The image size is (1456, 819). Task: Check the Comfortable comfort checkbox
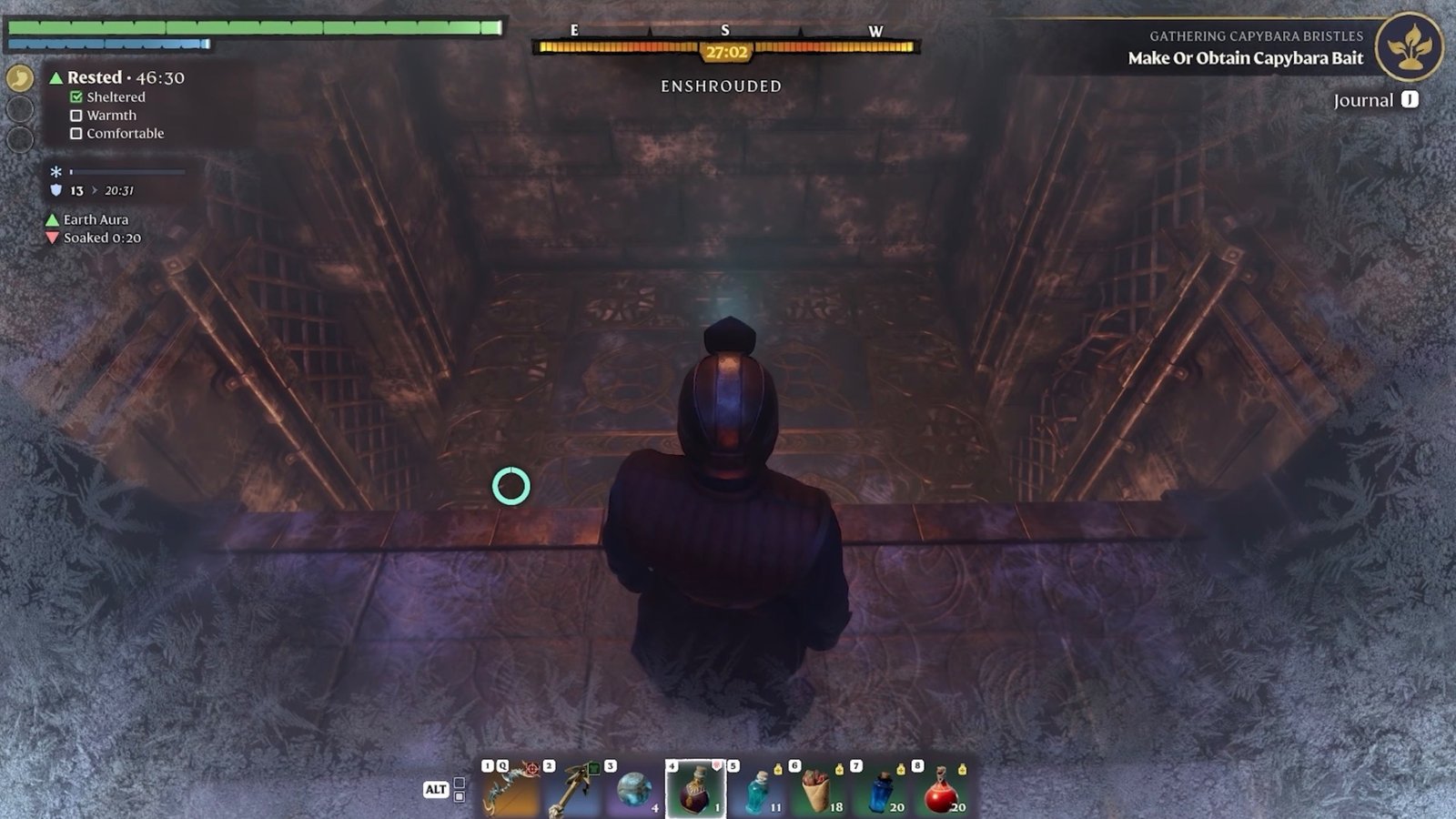point(76,133)
